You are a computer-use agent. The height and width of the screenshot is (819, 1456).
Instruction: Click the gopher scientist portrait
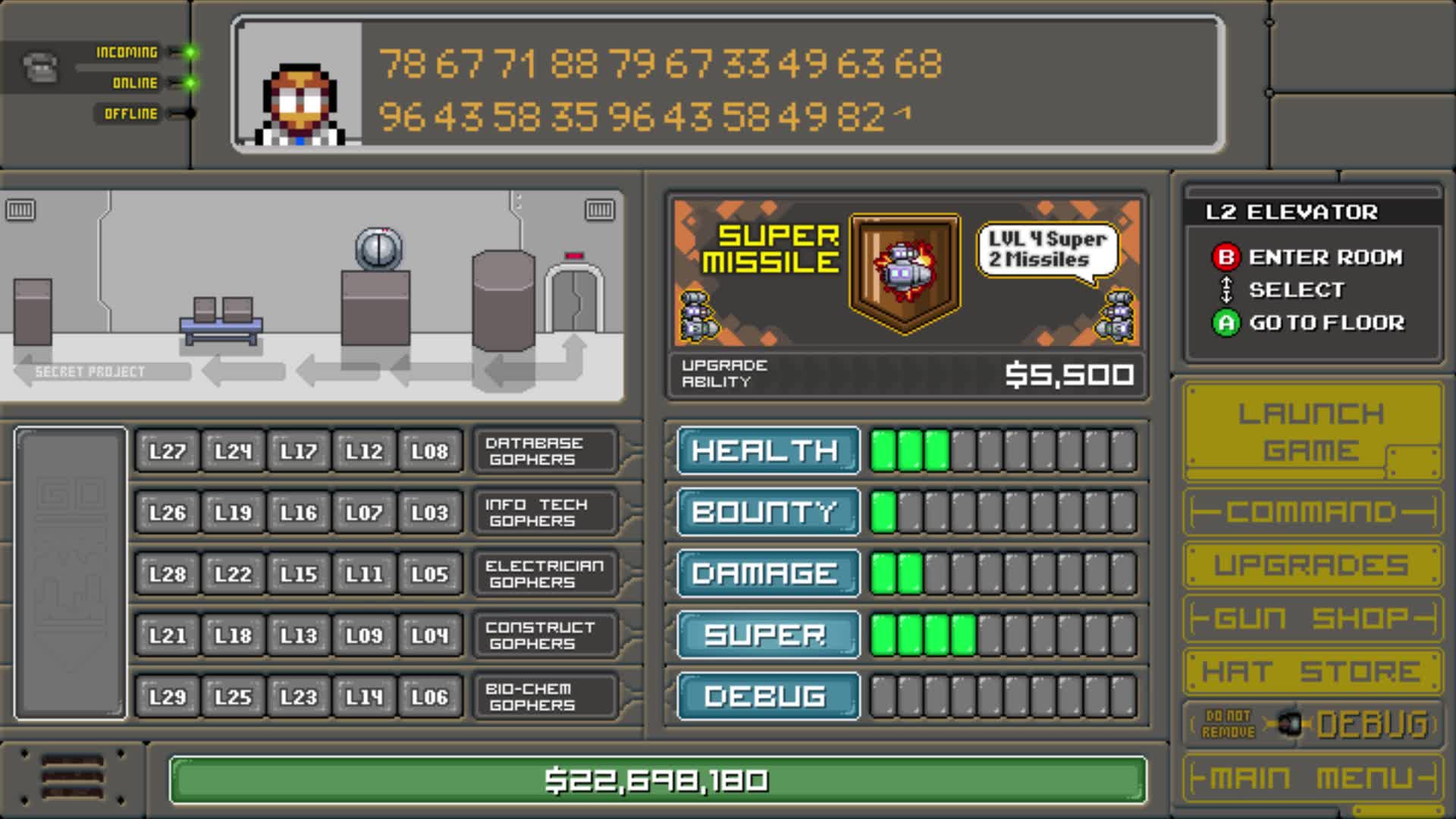click(300, 102)
